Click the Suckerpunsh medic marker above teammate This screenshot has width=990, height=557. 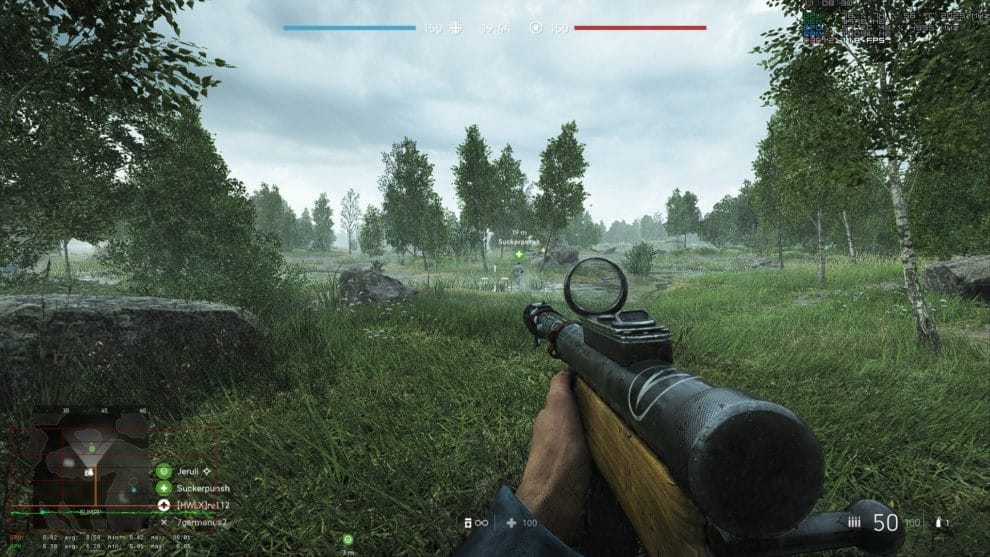pyautogui.click(x=519, y=255)
